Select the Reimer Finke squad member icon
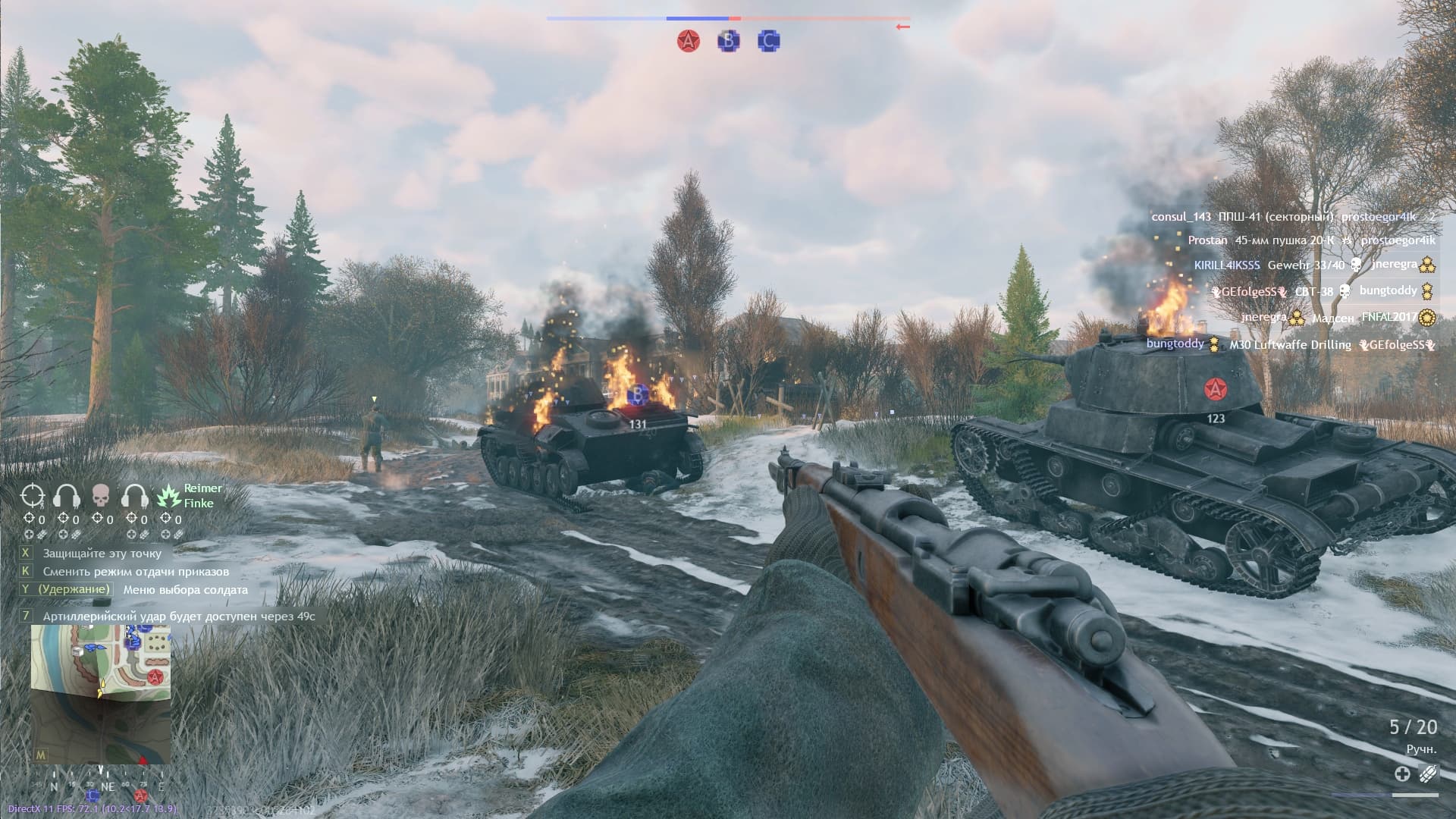 [168, 496]
